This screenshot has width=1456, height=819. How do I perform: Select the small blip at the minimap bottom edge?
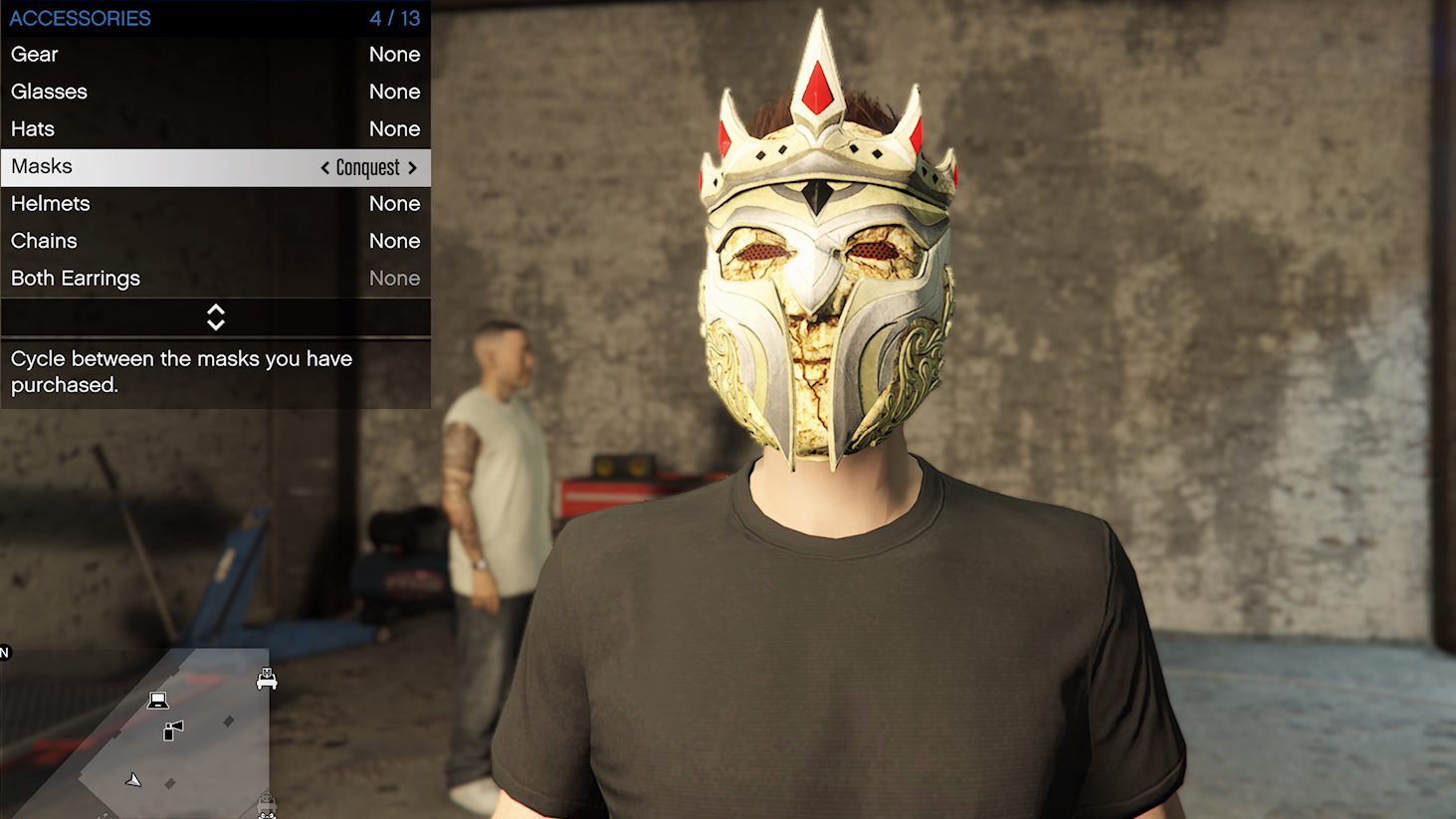pyautogui.click(x=103, y=816)
